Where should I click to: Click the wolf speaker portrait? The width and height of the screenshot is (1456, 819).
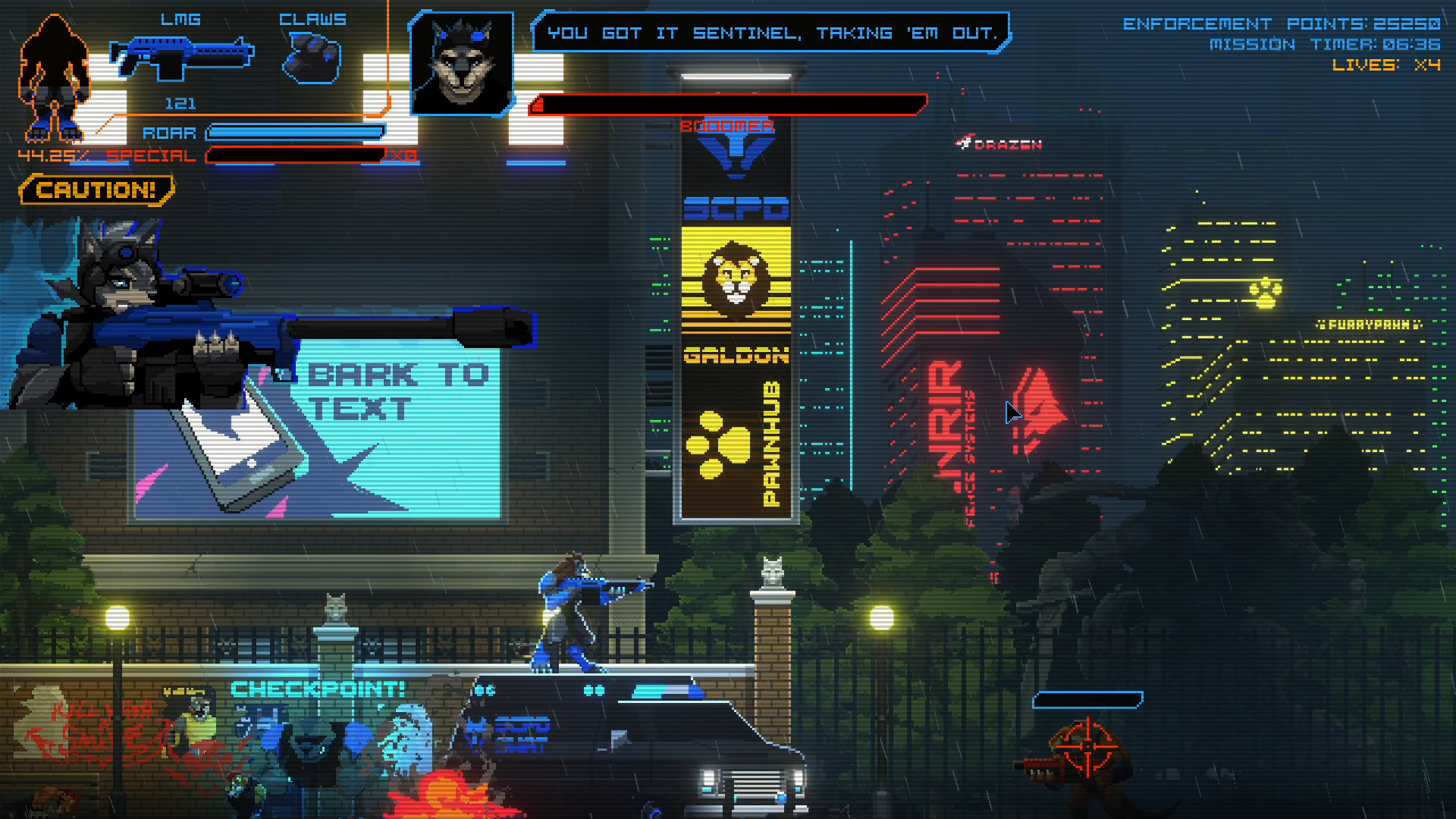click(461, 64)
